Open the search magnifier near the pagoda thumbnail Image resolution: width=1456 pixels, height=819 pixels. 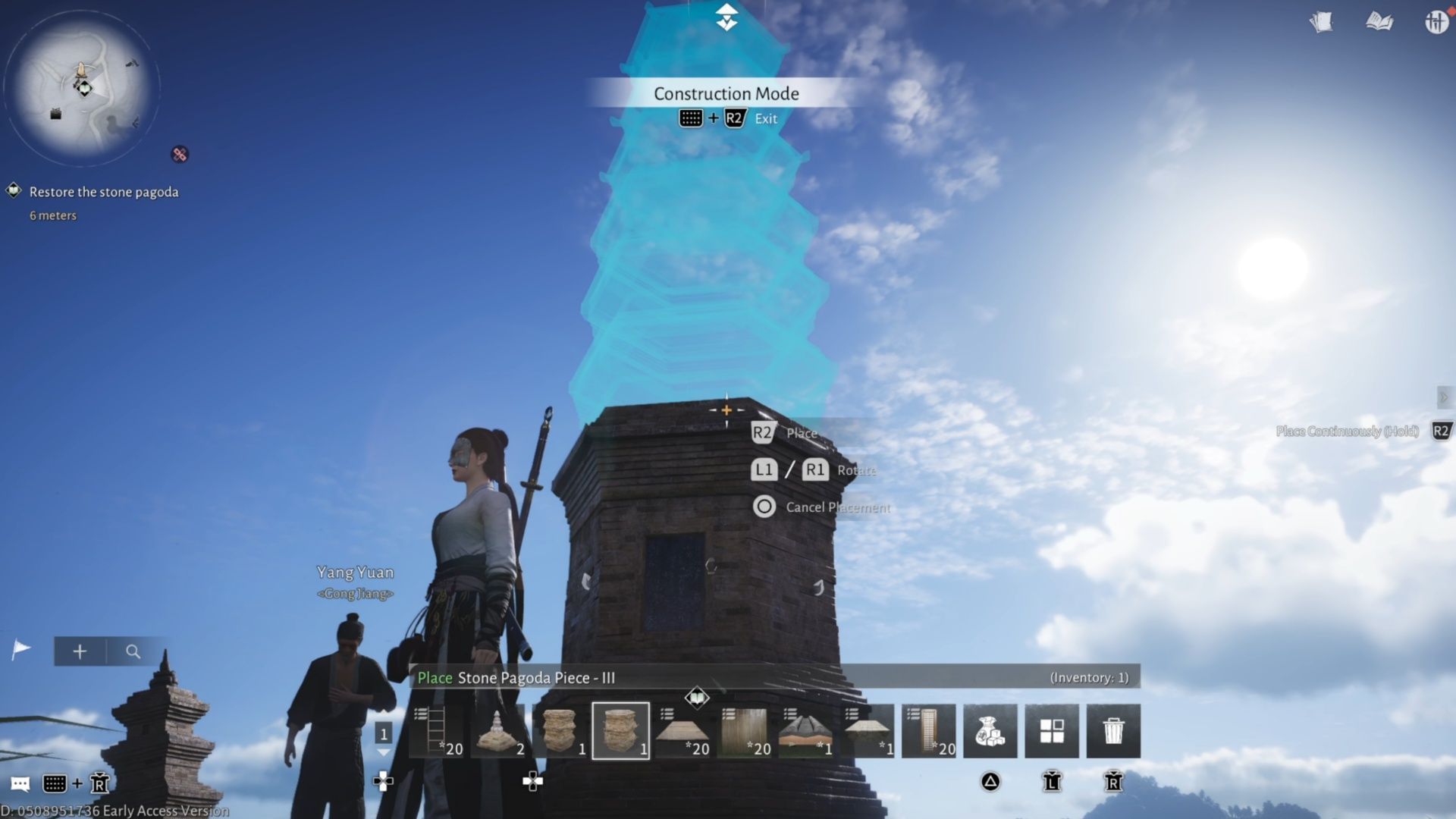click(x=133, y=651)
